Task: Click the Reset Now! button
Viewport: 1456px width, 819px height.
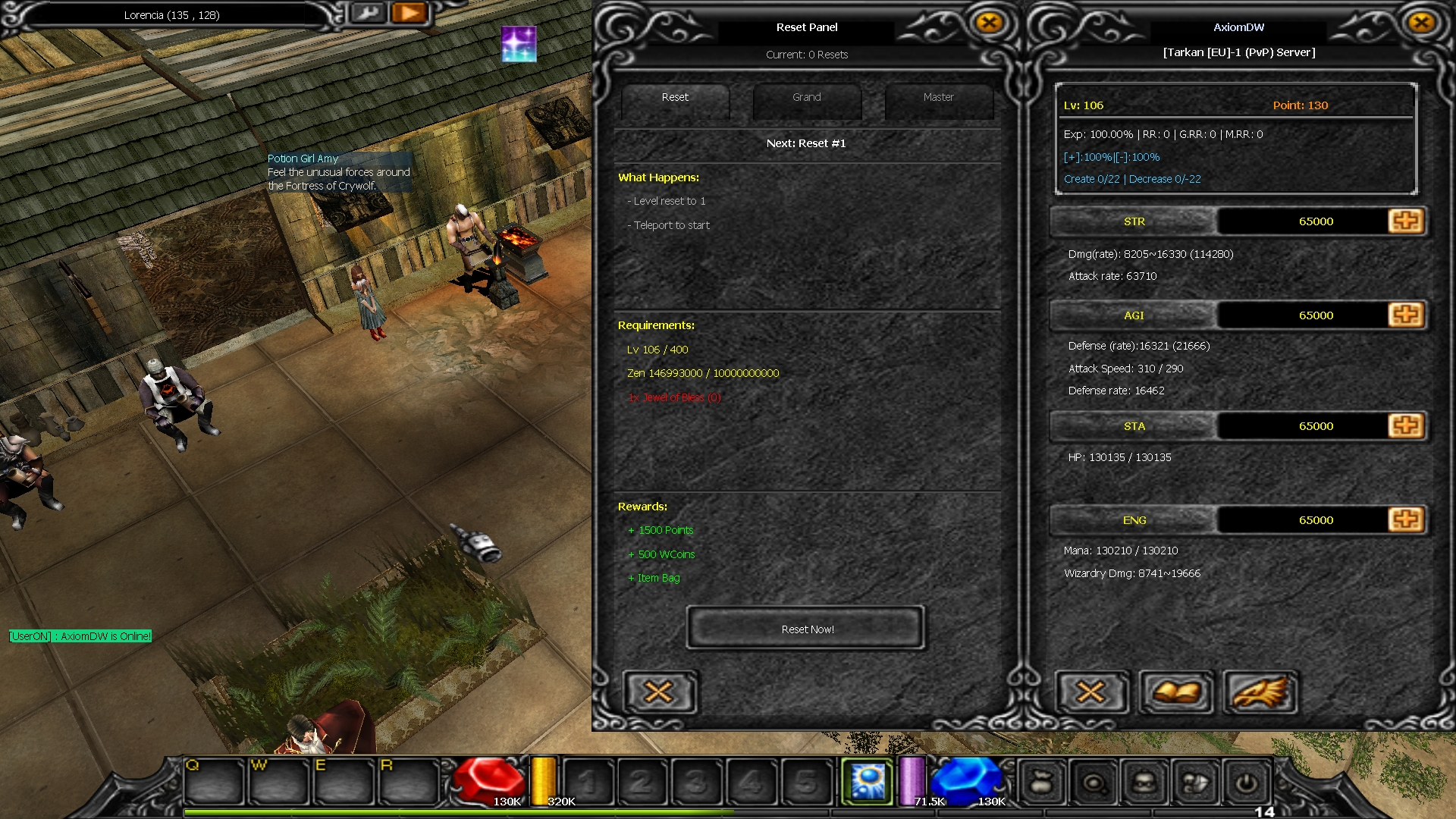Action: click(x=806, y=629)
